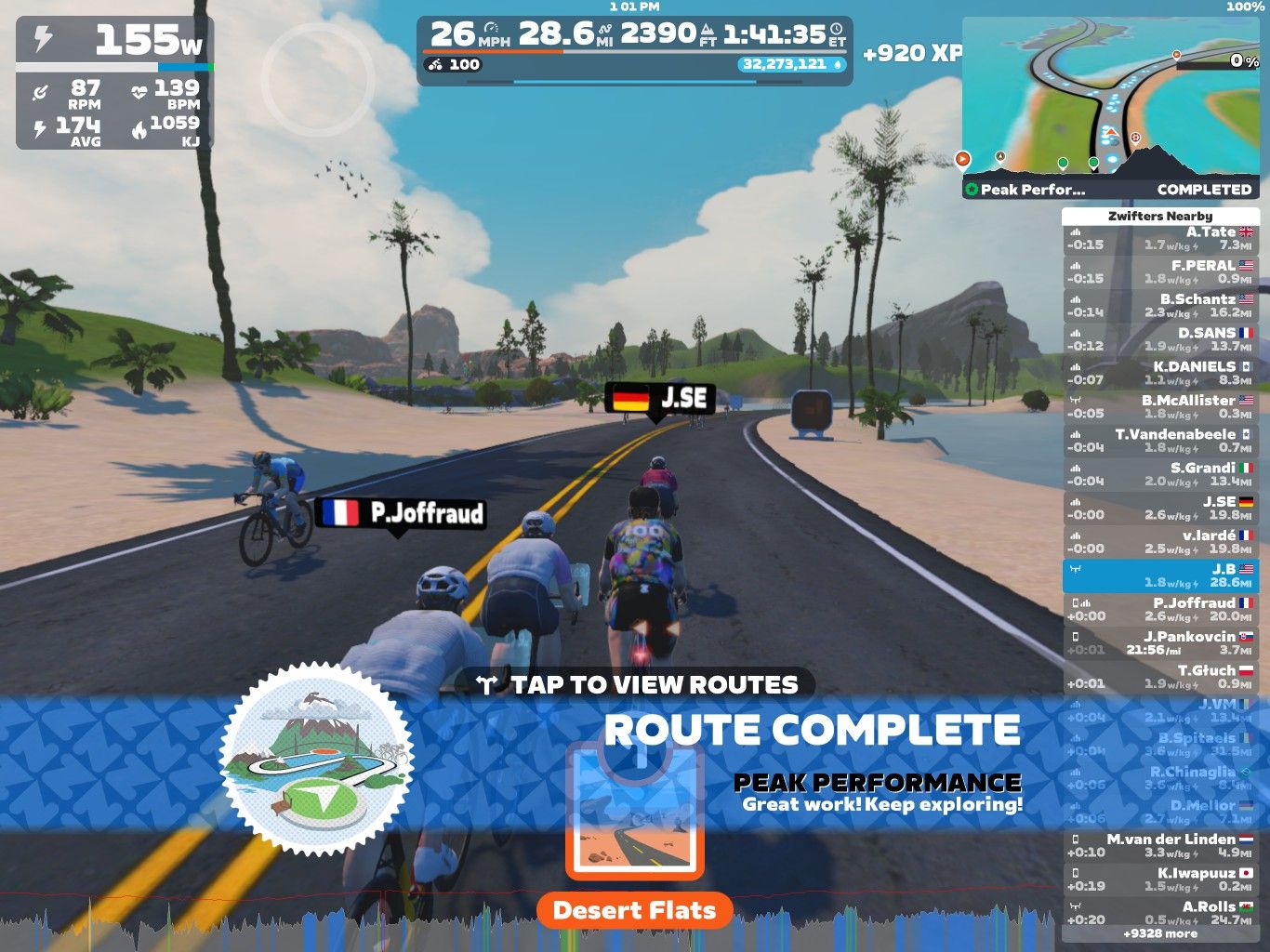1270x952 pixels.
Task: Select M.van der Linden rider row
Action: [1160, 846]
